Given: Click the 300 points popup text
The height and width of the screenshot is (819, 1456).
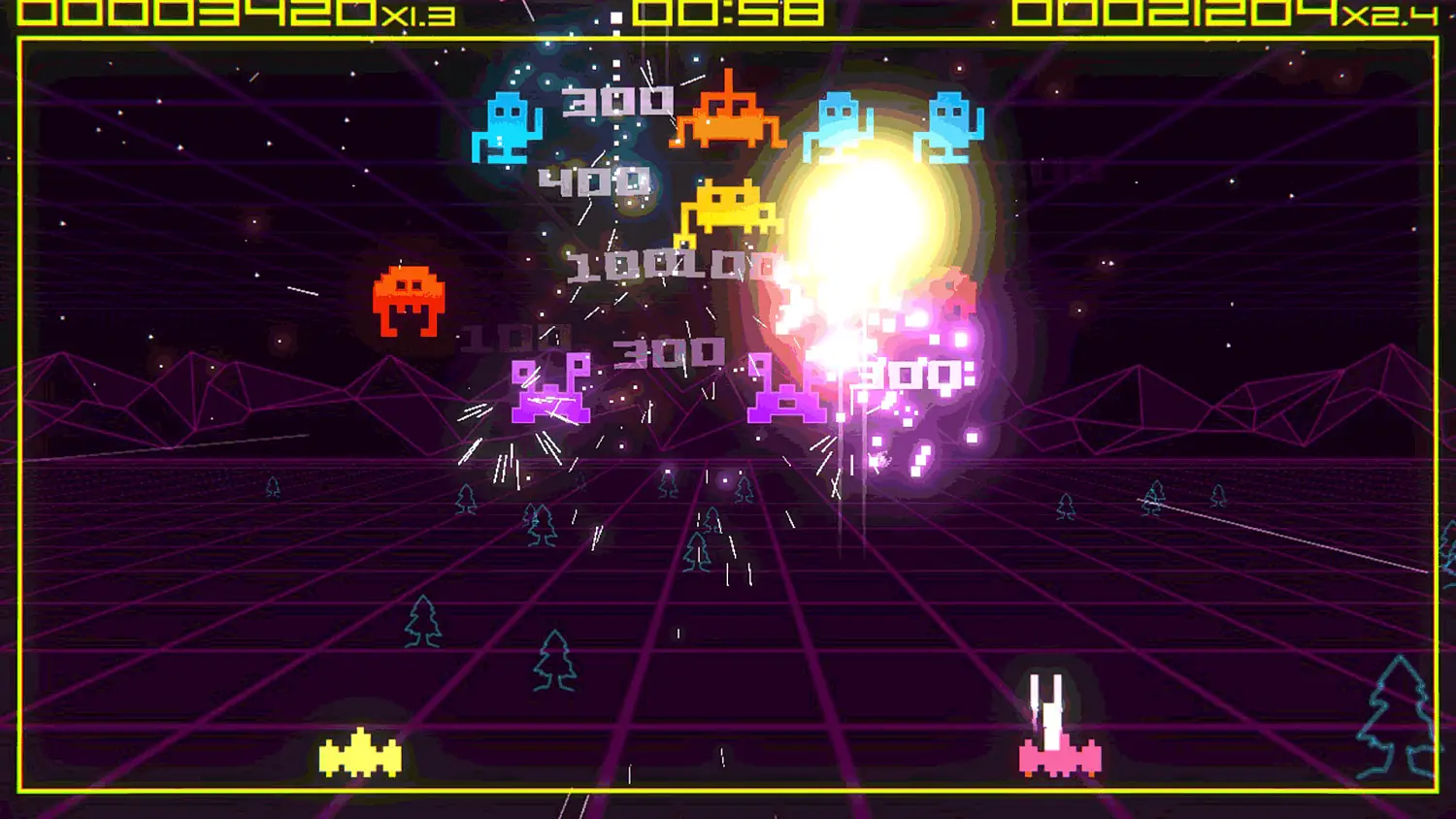Looking at the screenshot, I should (x=618, y=104).
